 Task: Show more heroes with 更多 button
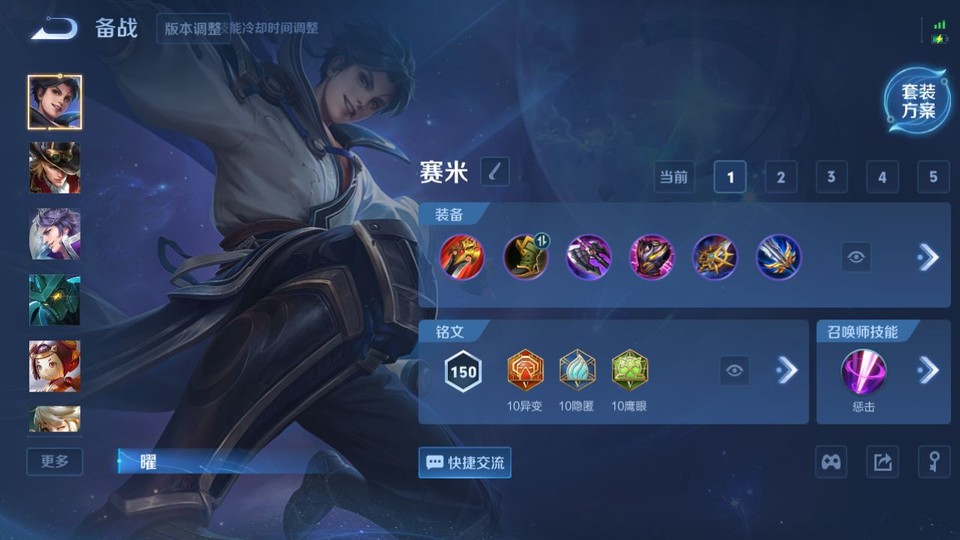(55, 461)
